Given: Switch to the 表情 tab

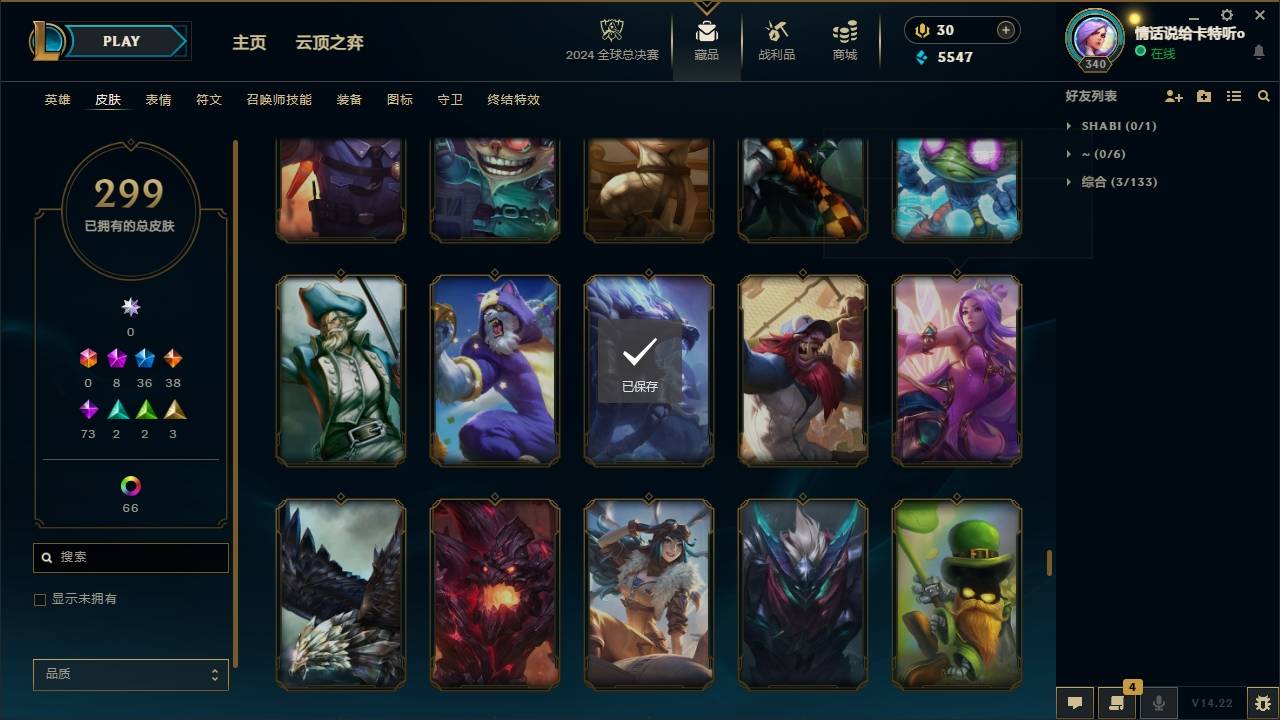Looking at the screenshot, I should pos(158,100).
